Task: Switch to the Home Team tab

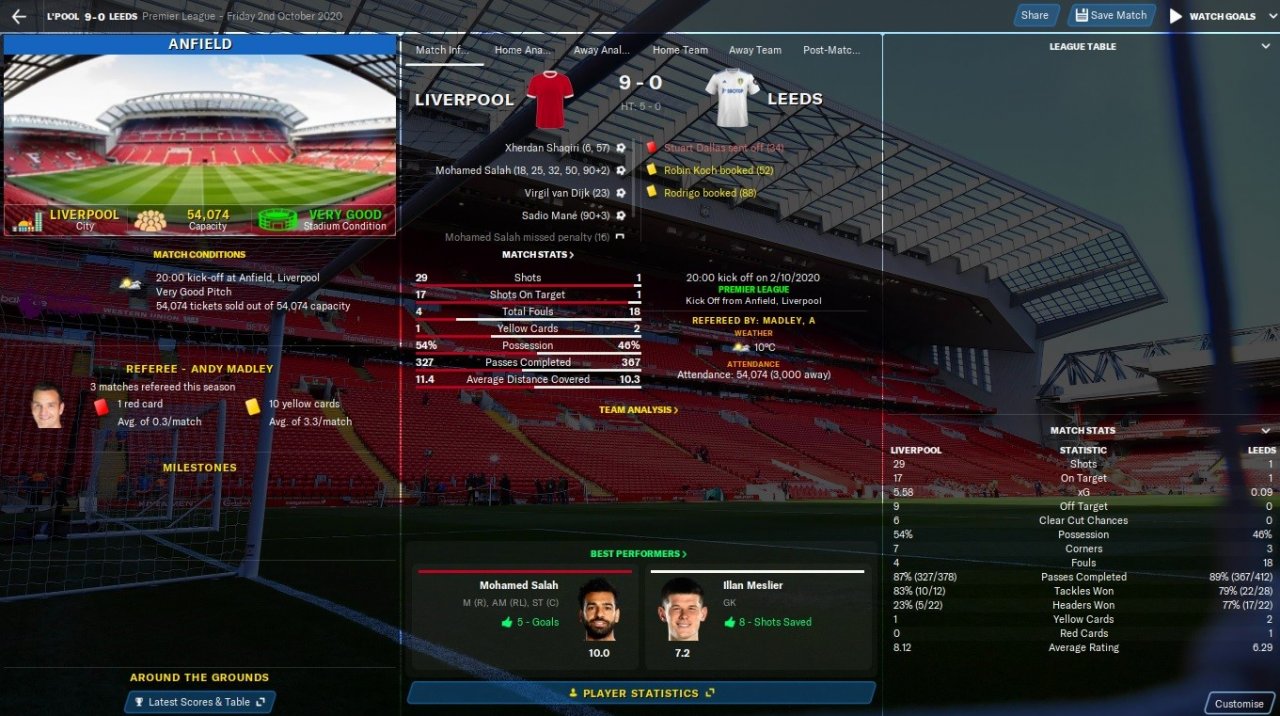Action: 680,50
